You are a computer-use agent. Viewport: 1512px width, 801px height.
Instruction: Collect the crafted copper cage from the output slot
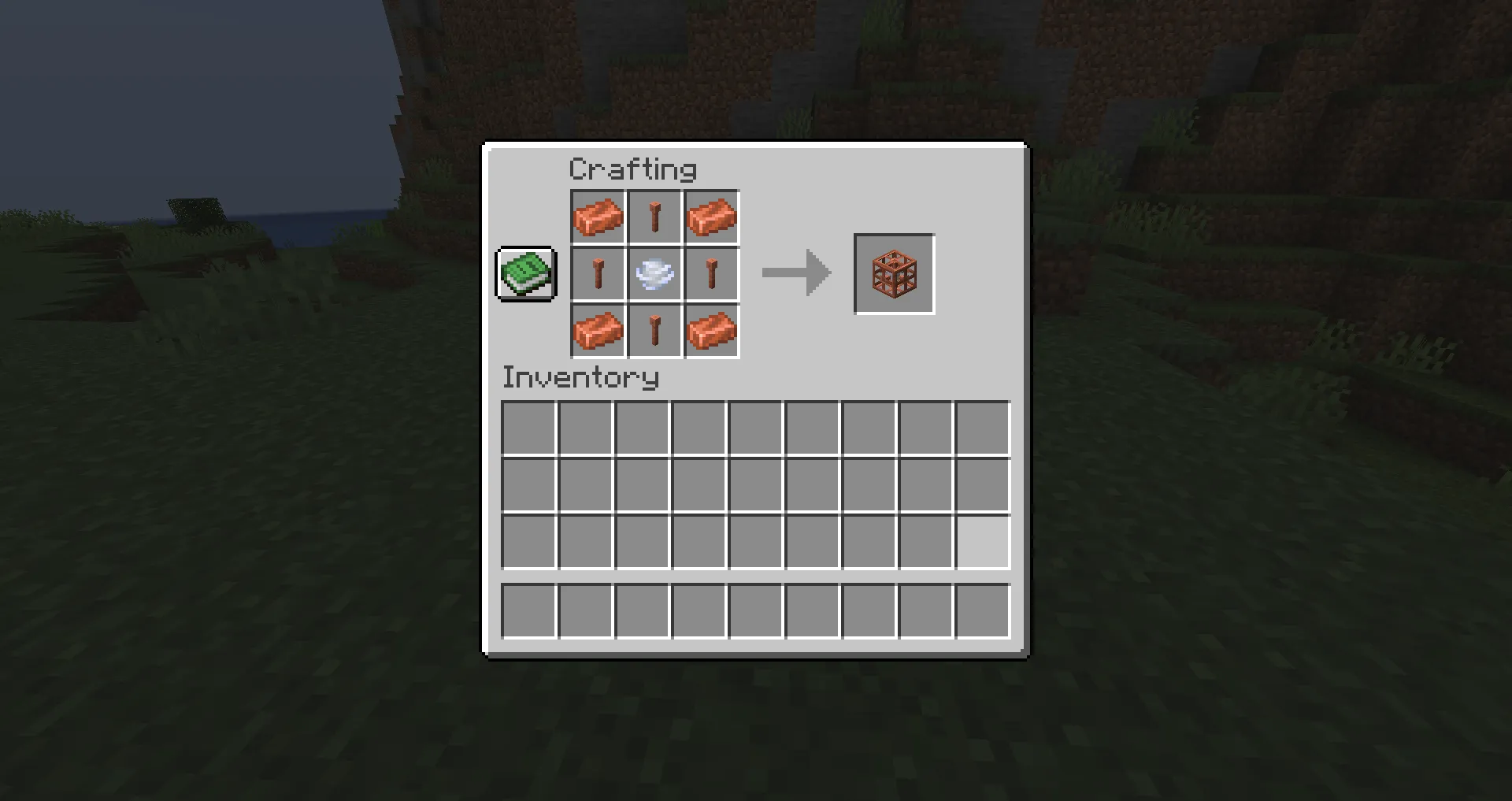point(894,273)
